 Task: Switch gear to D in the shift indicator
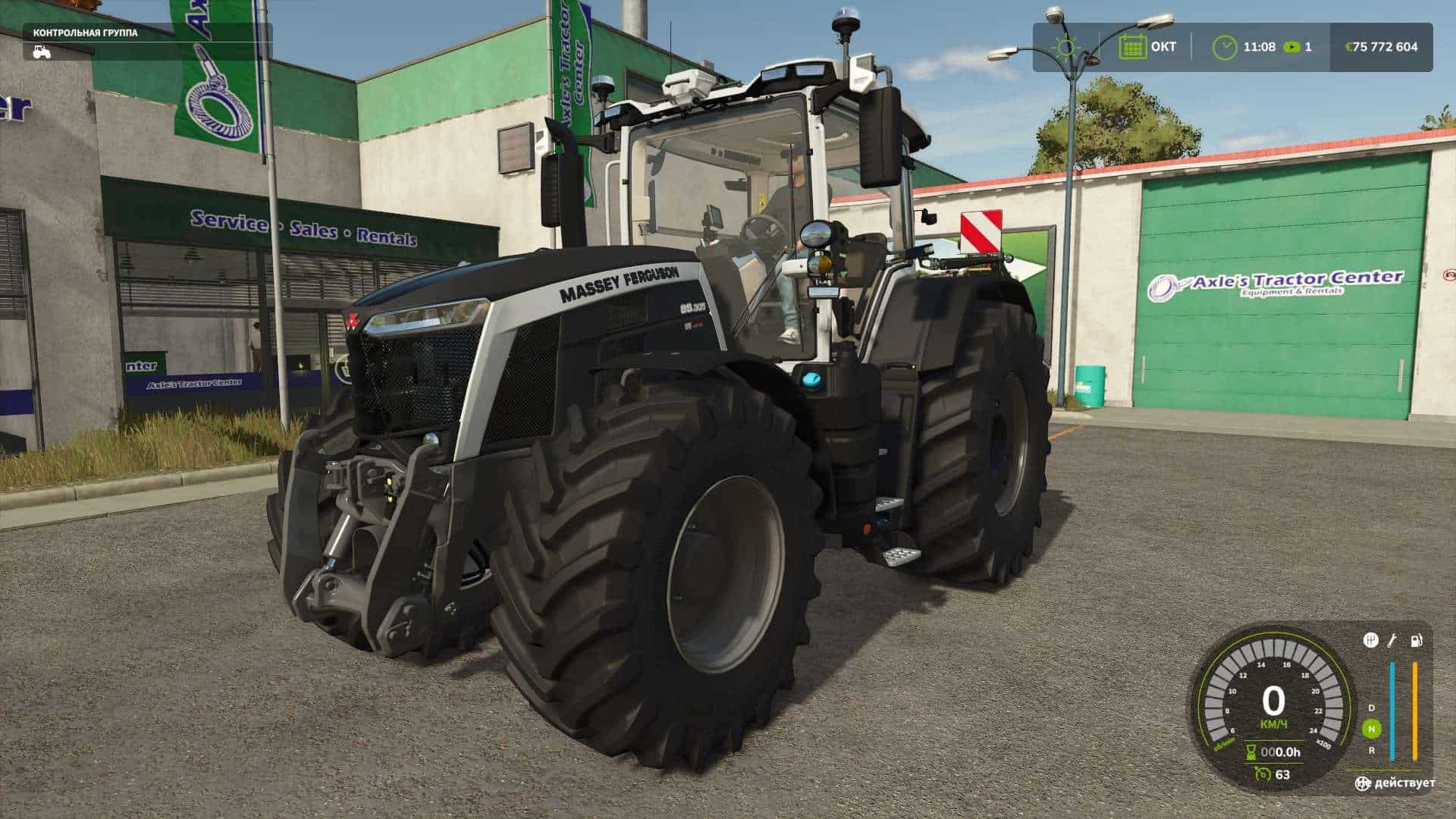[1372, 708]
